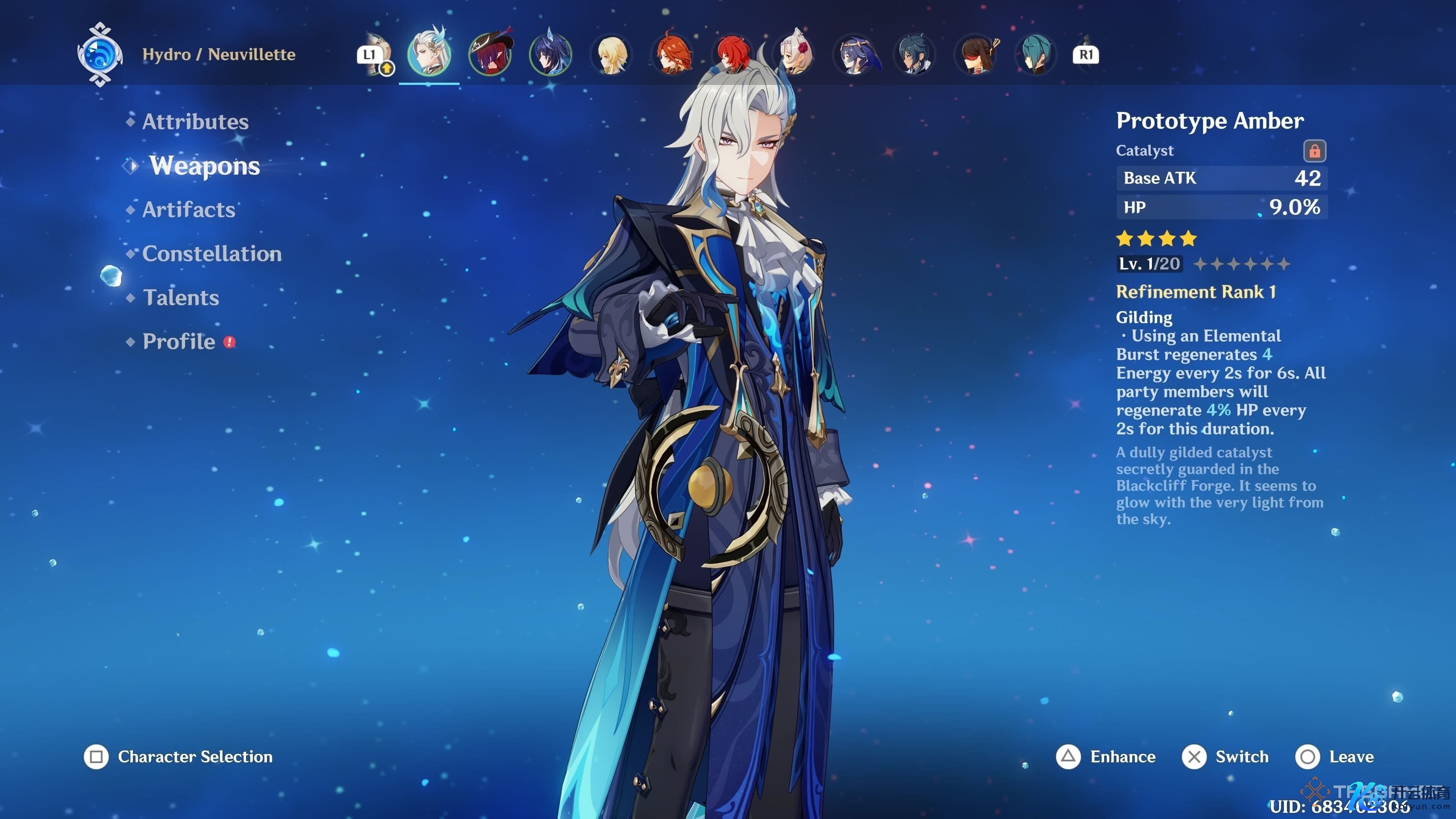Select the teal-haired character portrait
Screen dimensions: 1456x819
(x=1036, y=55)
